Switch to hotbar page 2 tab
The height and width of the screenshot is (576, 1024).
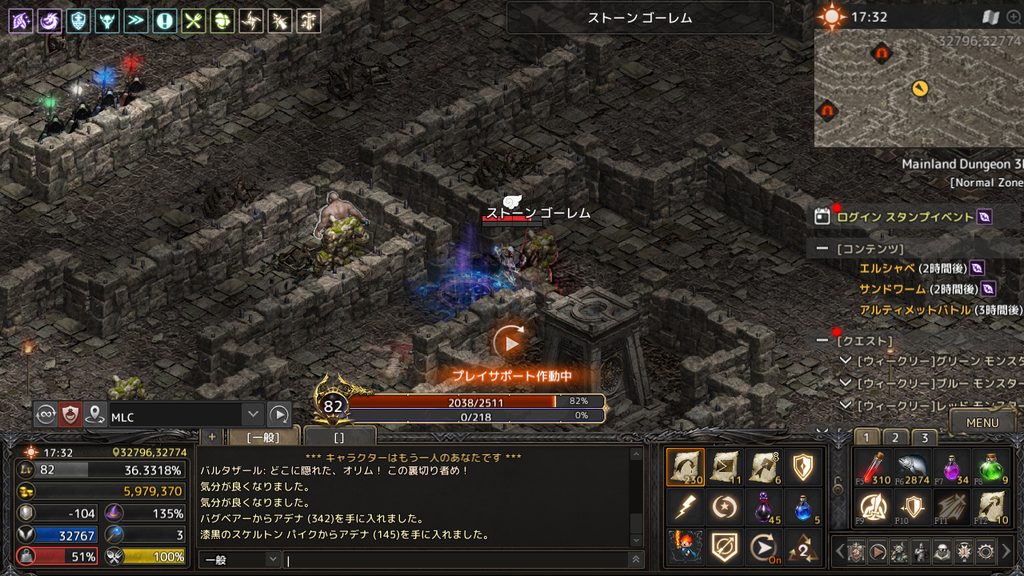(x=896, y=437)
